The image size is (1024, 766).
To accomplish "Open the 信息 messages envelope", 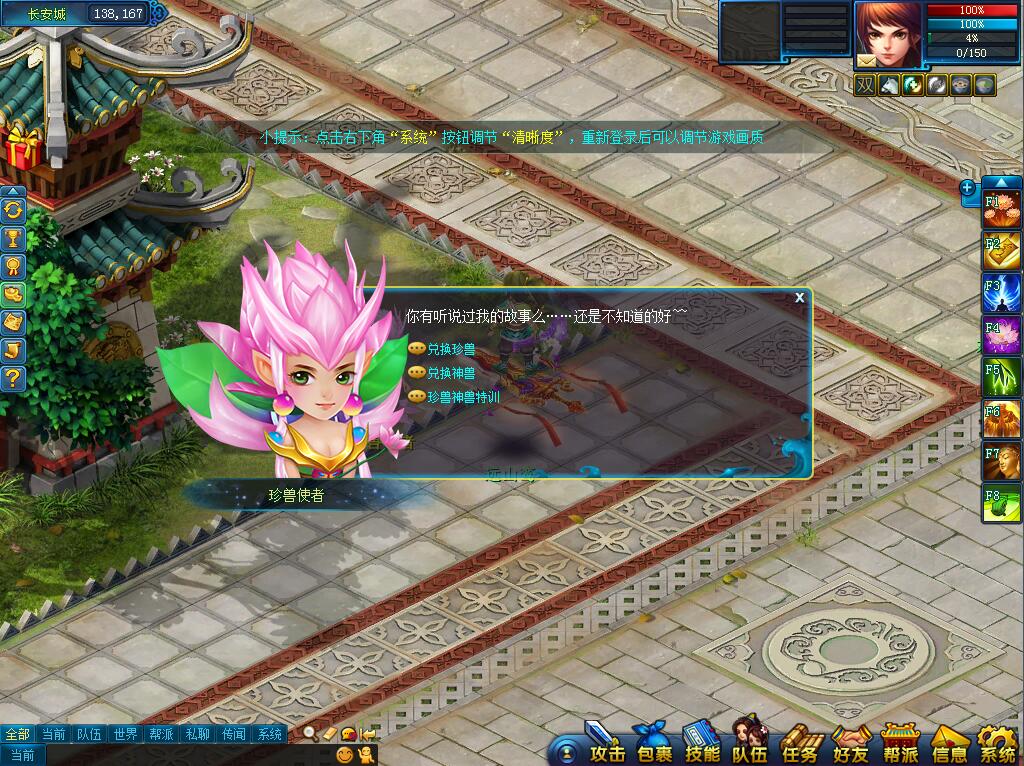I will point(949,746).
